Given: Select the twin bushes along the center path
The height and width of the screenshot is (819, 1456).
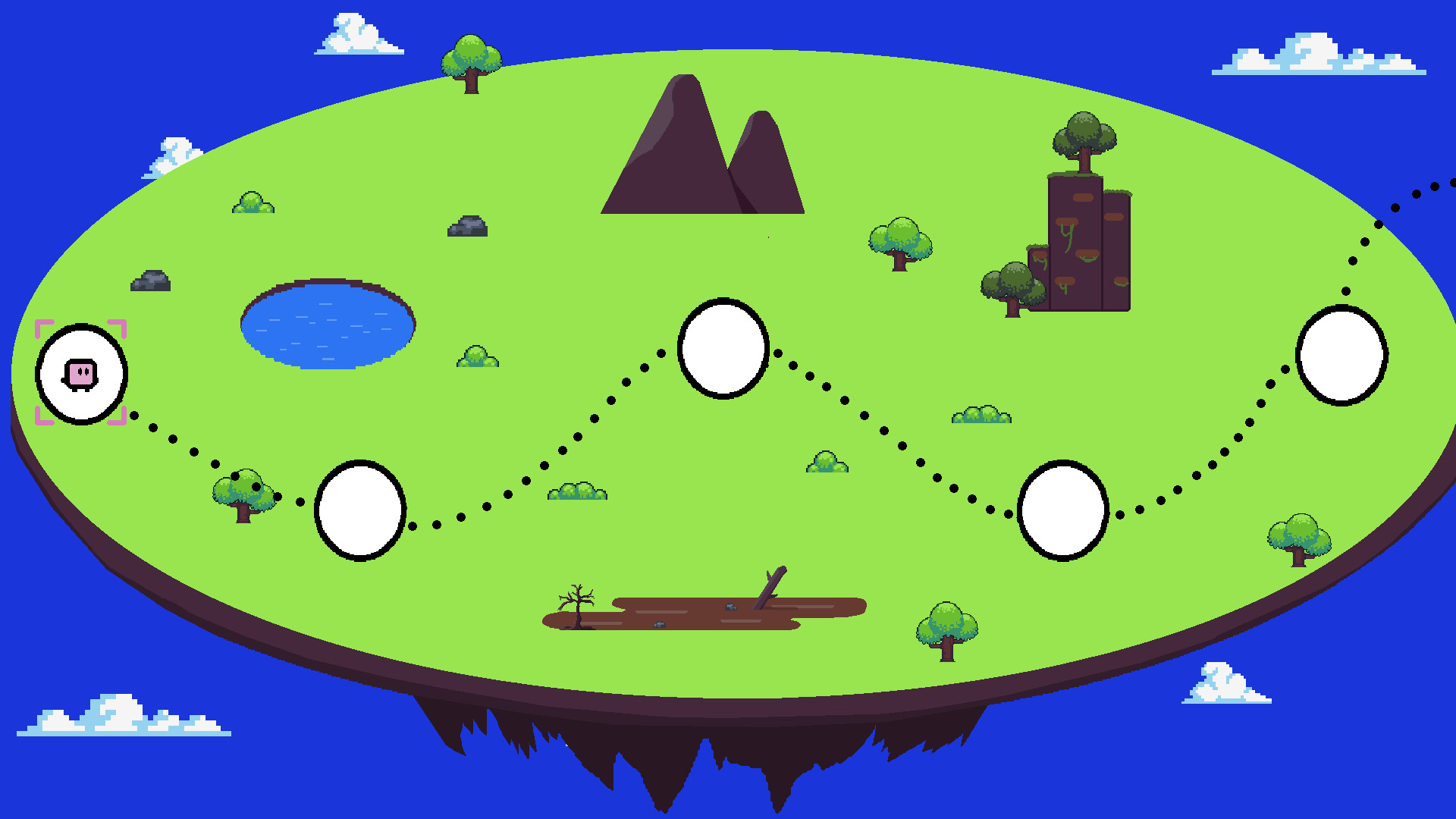Looking at the screenshot, I should coord(578,493).
